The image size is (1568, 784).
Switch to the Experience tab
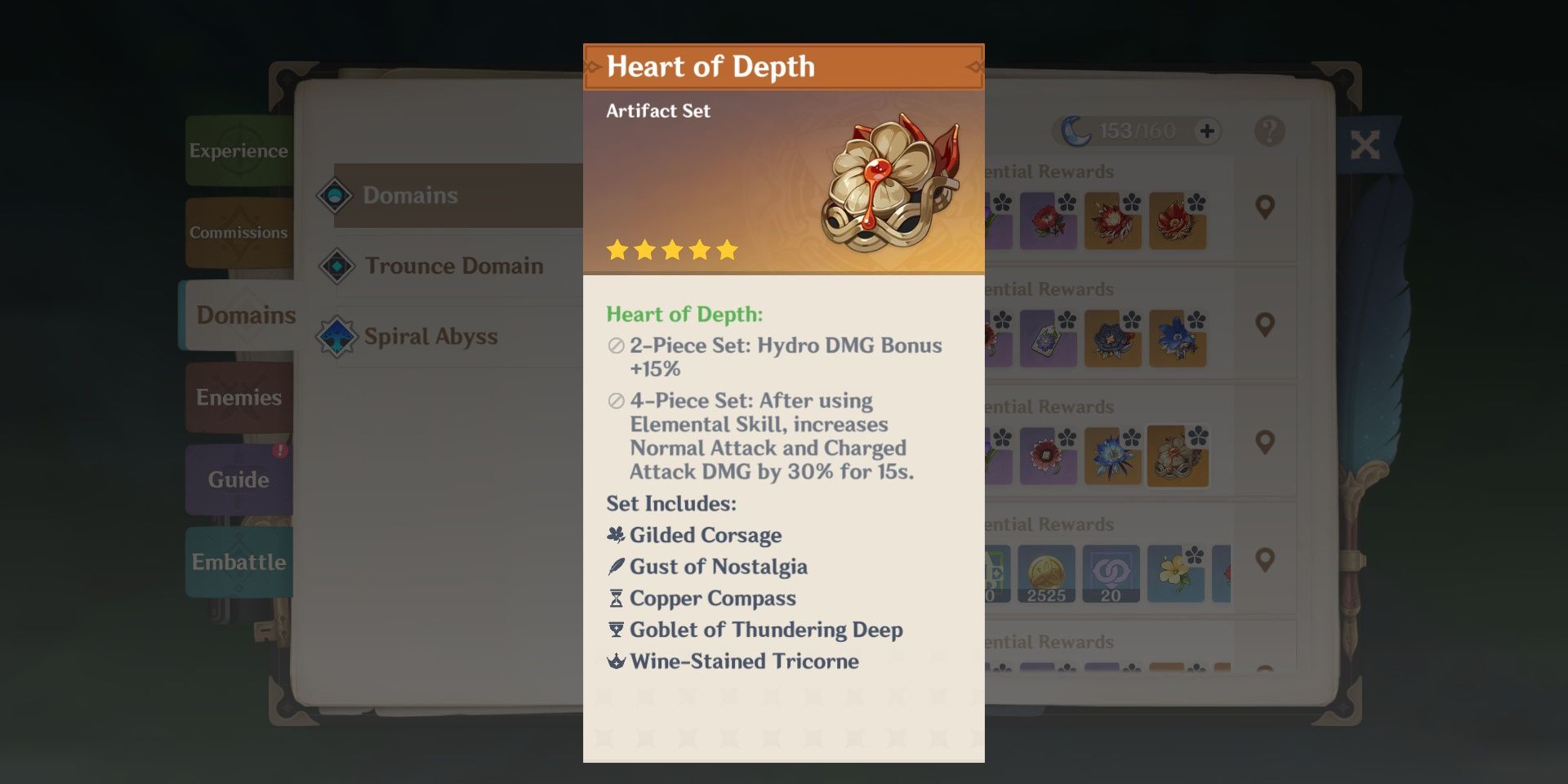[x=238, y=151]
